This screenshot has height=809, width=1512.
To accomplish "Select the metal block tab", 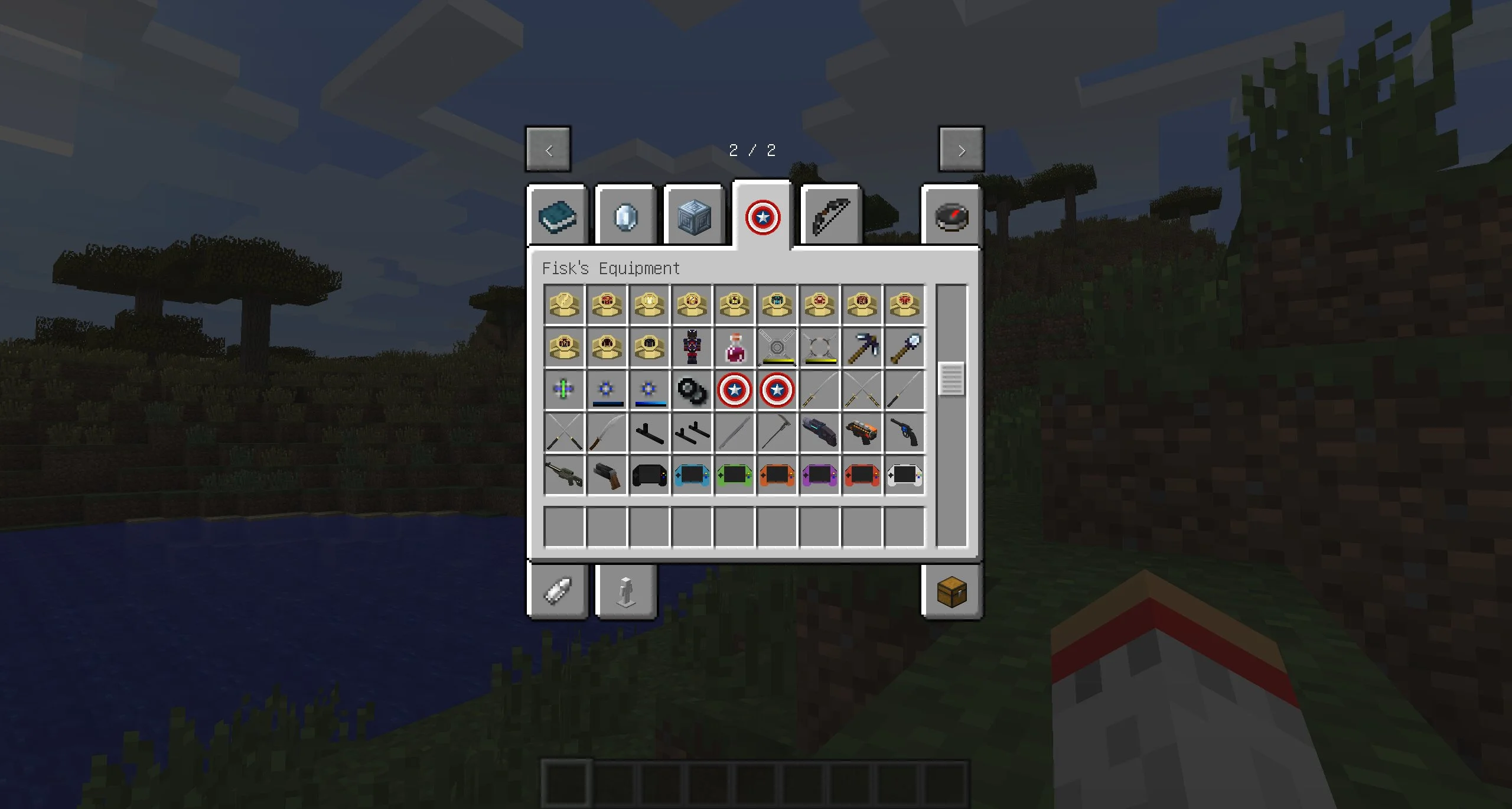I will (x=694, y=217).
